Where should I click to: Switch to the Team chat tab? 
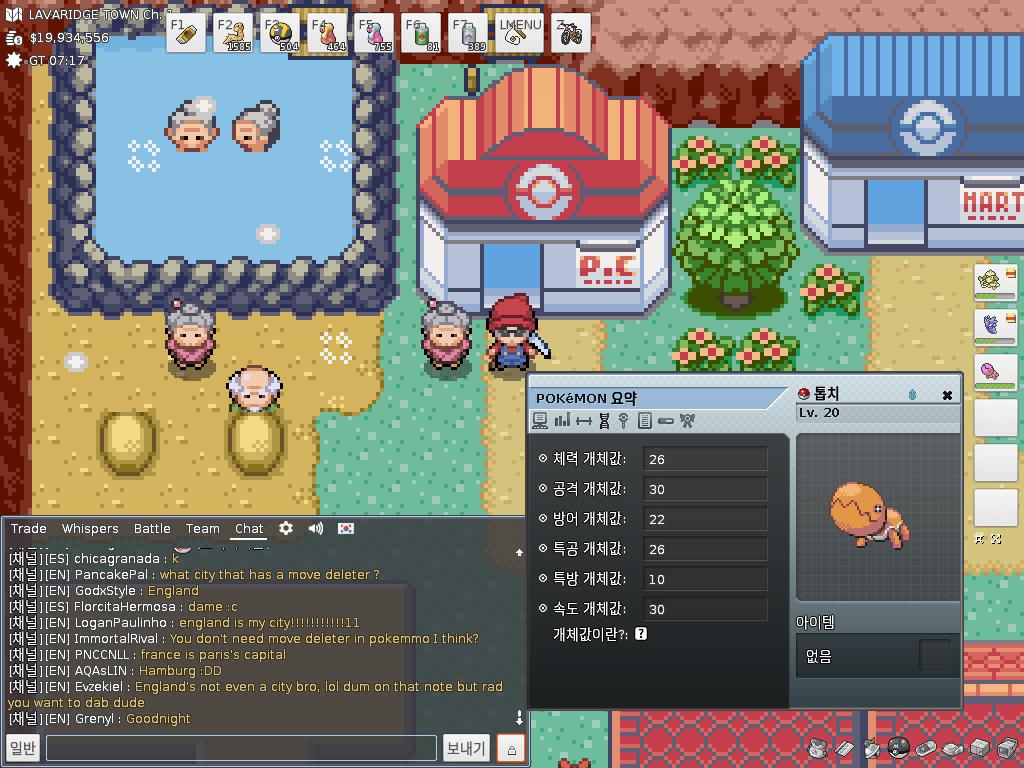pos(202,528)
